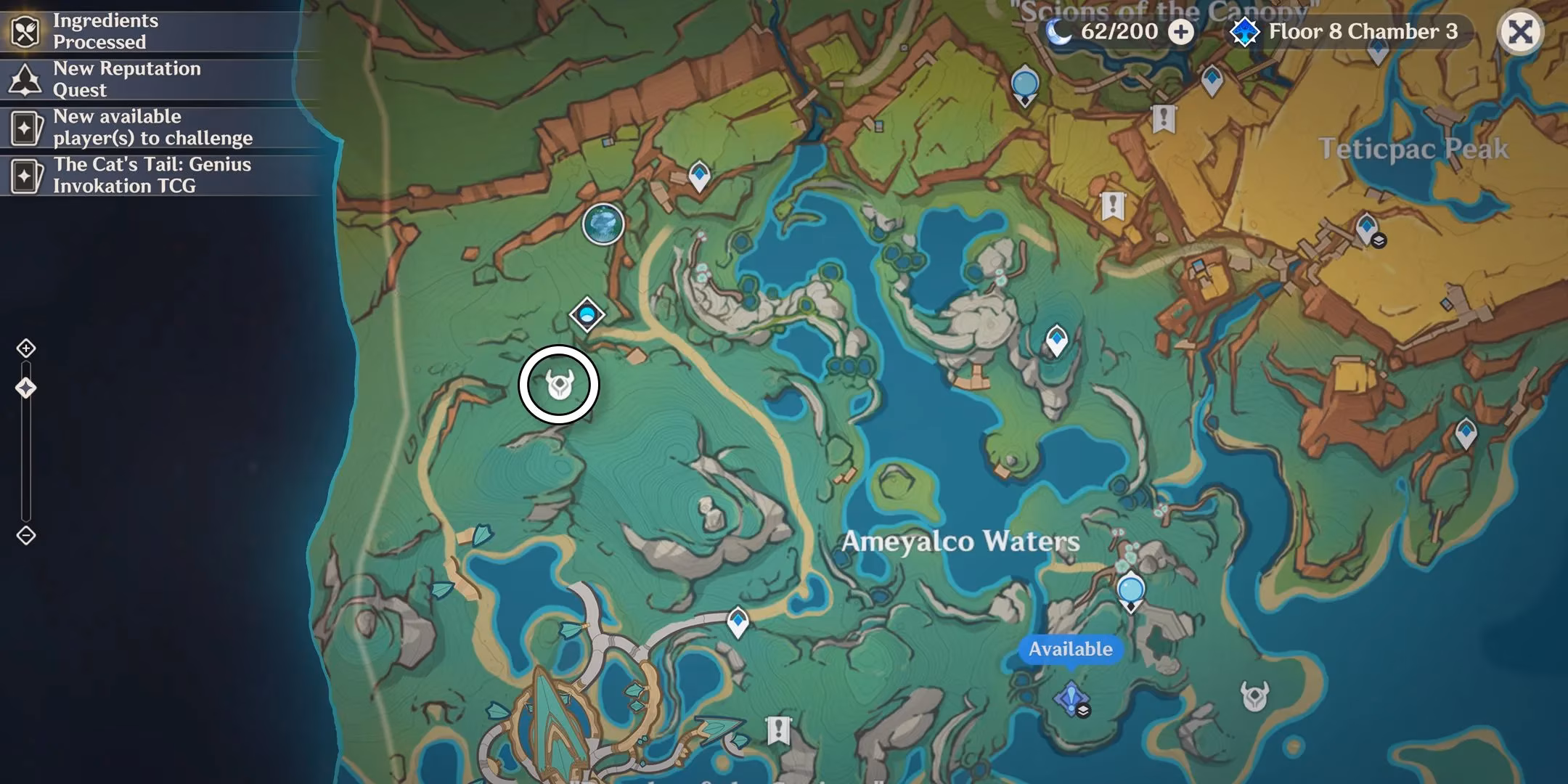Open the domain marker below the Statue icon
Image resolution: width=1568 pixels, height=784 pixels.
(x=587, y=314)
